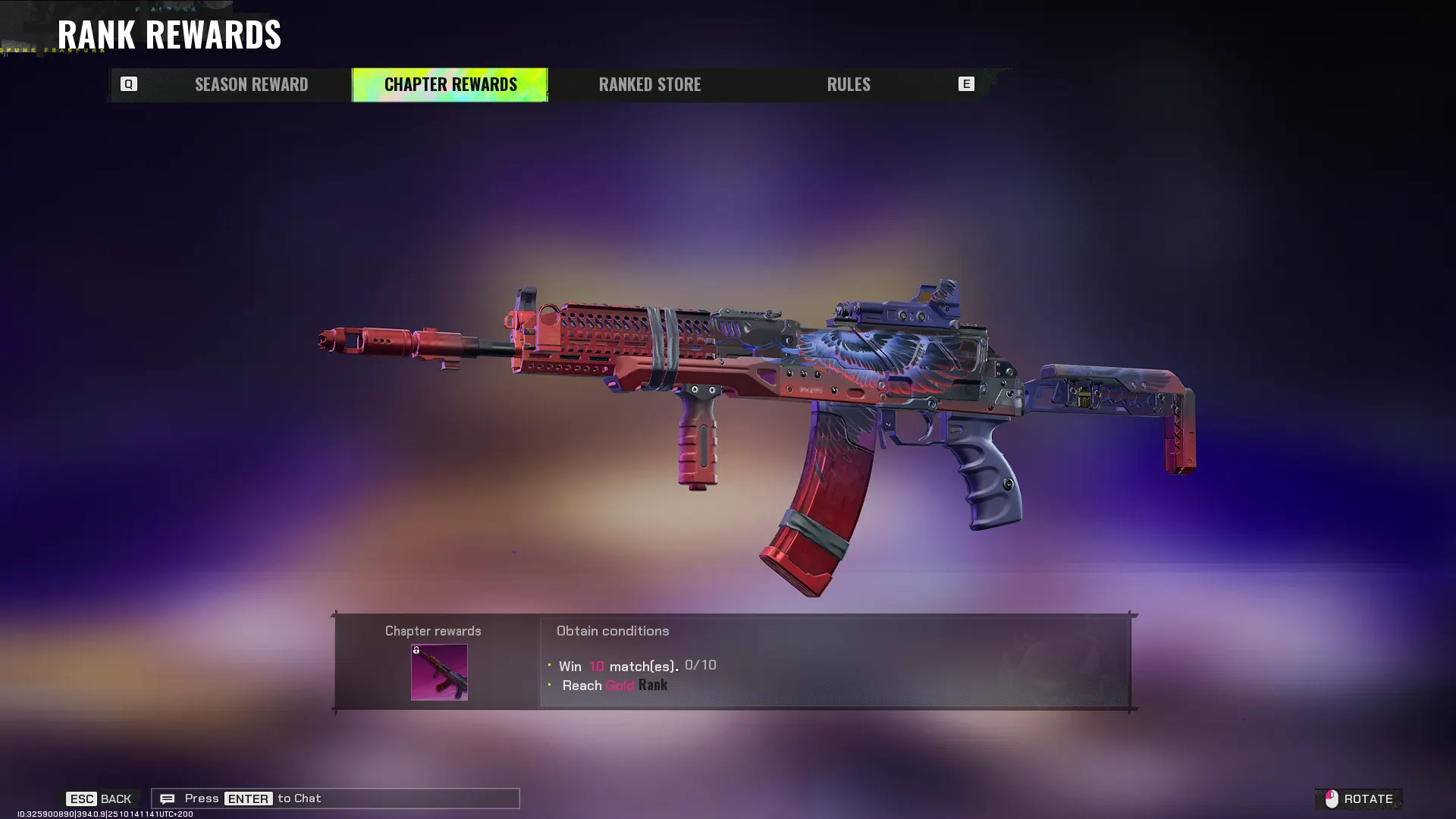
Task: View the RULES section
Action: [848, 84]
